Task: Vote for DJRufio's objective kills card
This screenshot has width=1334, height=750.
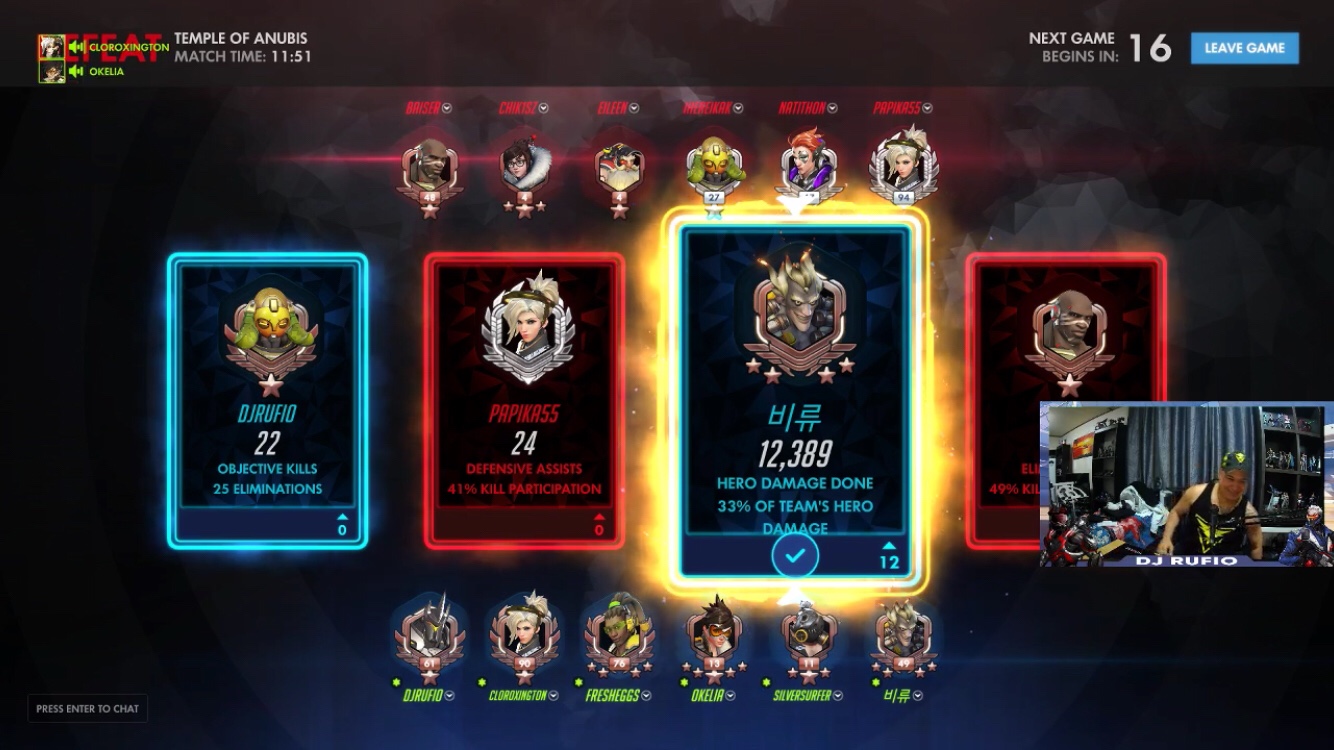Action: click(x=267, y=400)
